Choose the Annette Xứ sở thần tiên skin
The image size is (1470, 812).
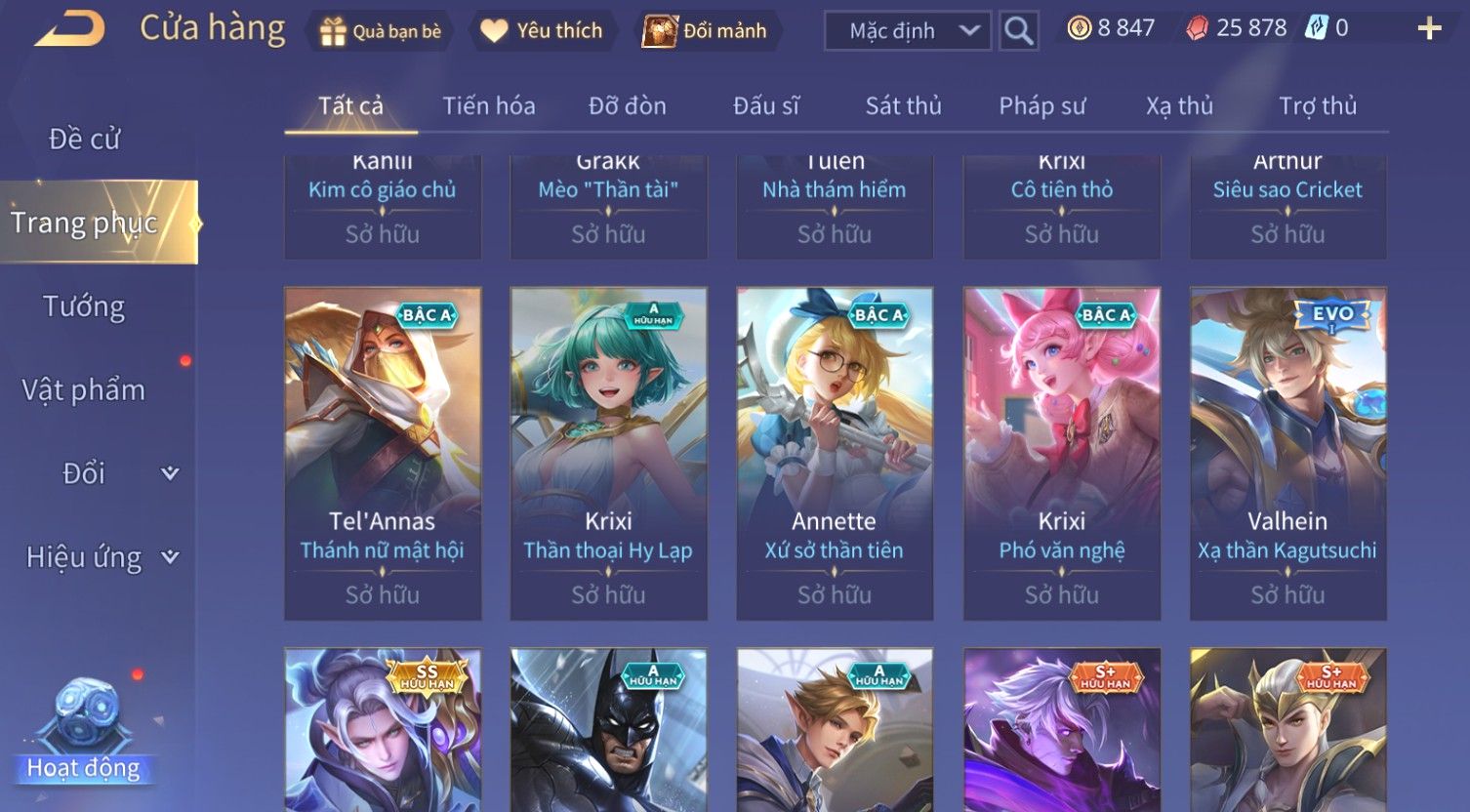point(835,453)
